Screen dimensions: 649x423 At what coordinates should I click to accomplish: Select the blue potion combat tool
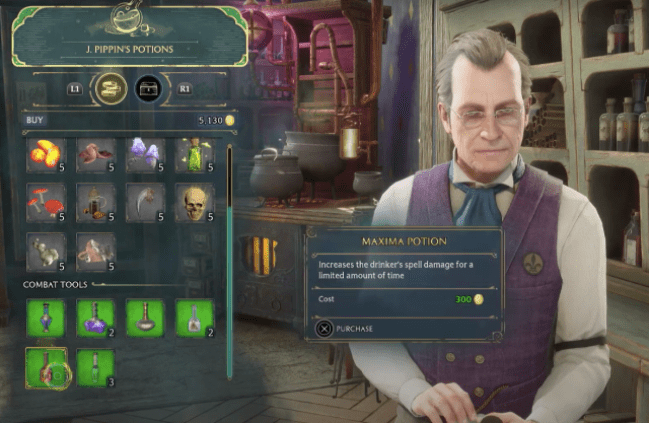tap(46, 318)
